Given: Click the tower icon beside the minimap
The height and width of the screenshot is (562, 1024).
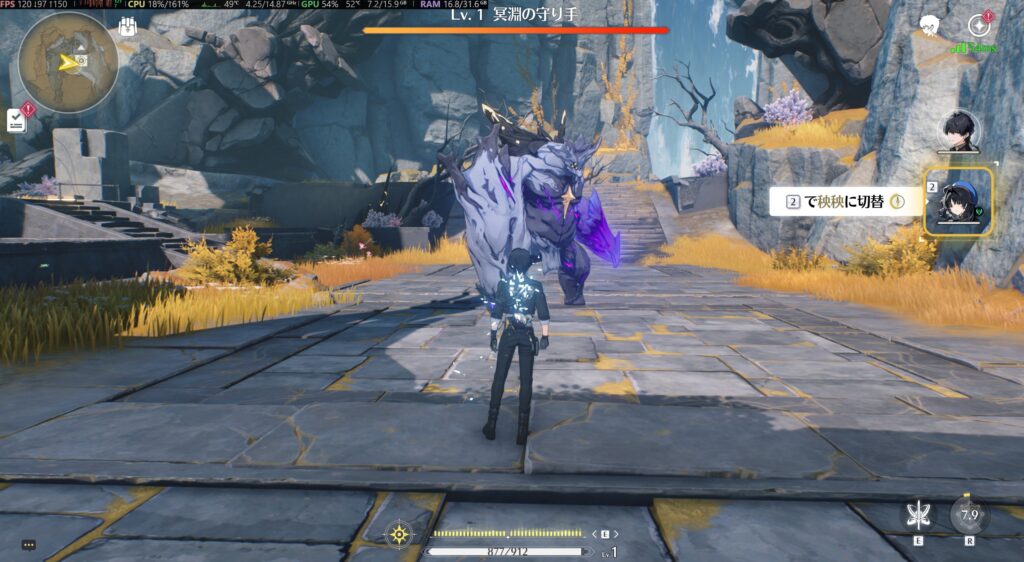Looking at the screenshot, I should 127,27.
